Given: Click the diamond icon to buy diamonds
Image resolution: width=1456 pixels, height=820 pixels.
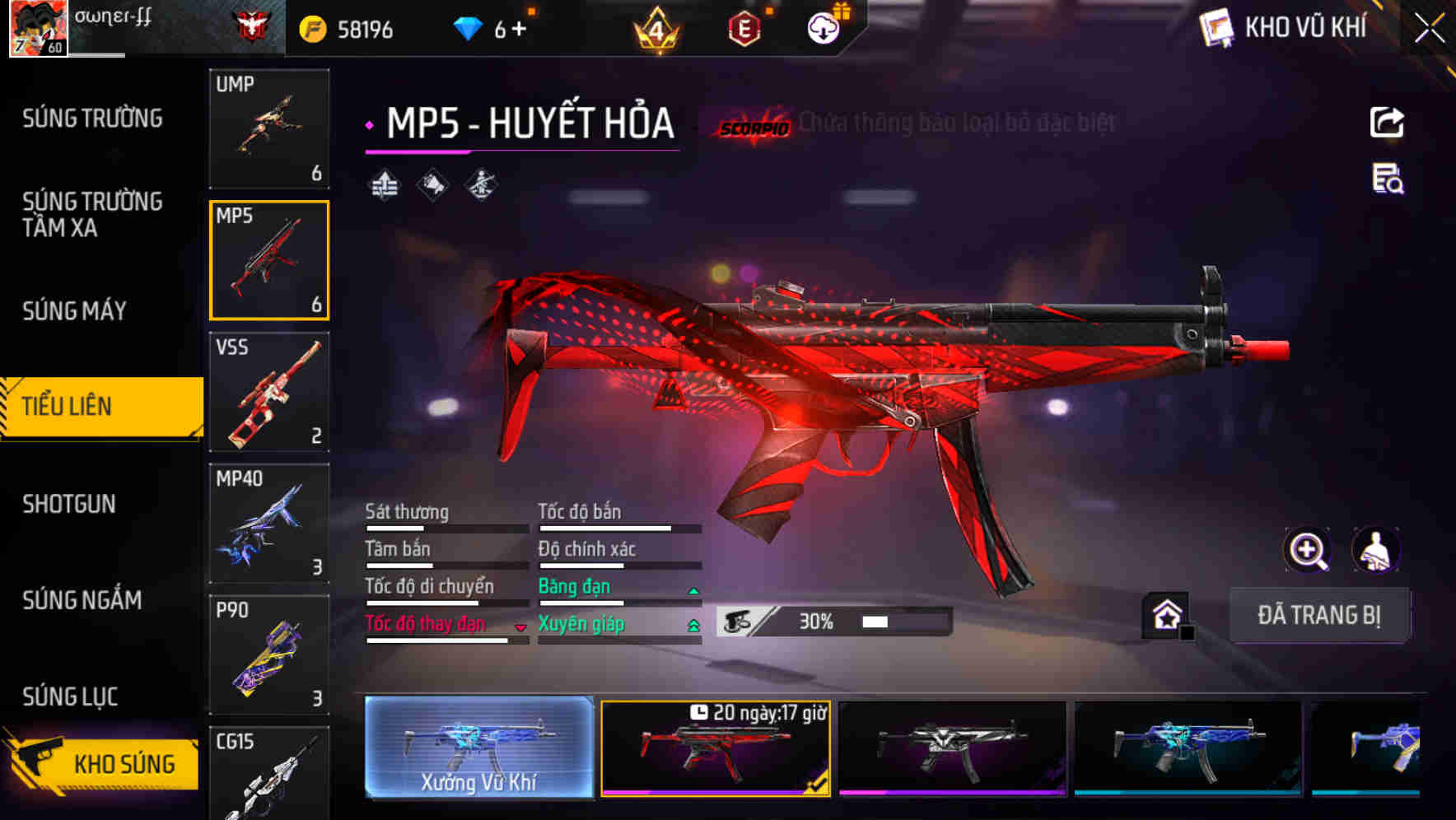Looking at the screenshot, I should click(x=469, y=26).
